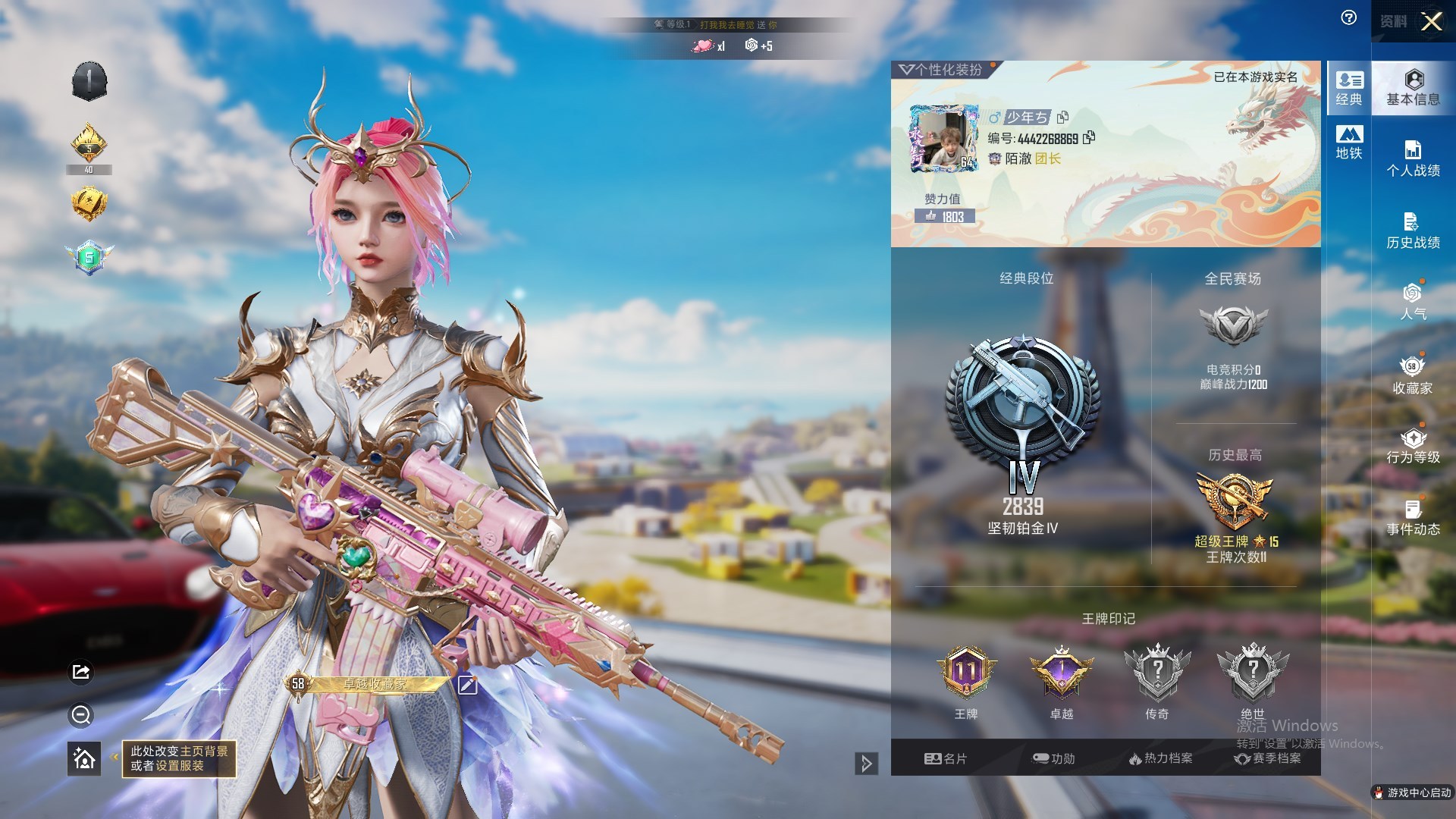The image size is (1456, 819).
Task: Open the question mark help icon
Action: (1349, 18)
